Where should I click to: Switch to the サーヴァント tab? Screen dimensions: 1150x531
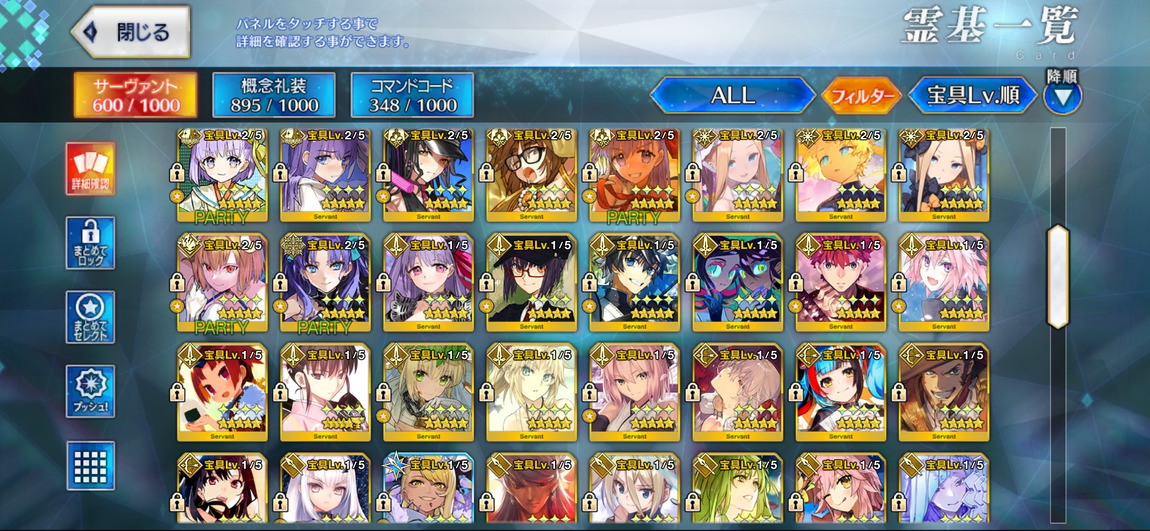[x=136, y=95]
